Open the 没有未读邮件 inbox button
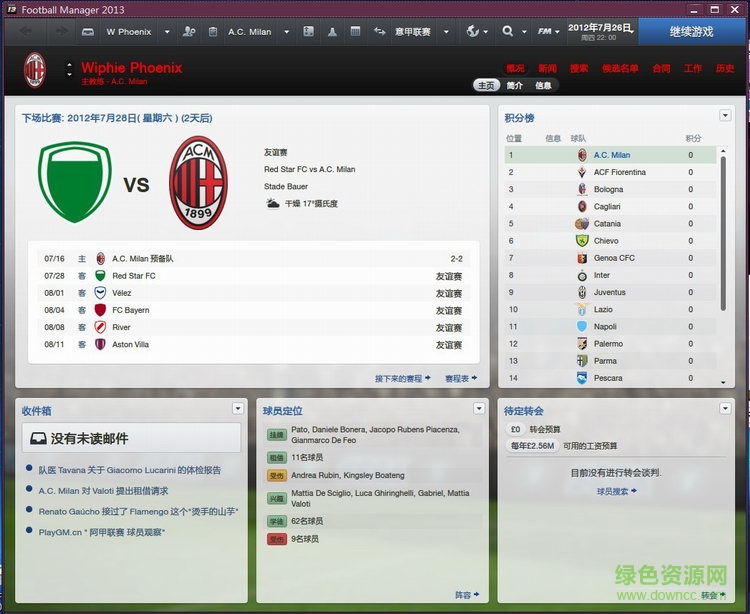 point(131,438)
